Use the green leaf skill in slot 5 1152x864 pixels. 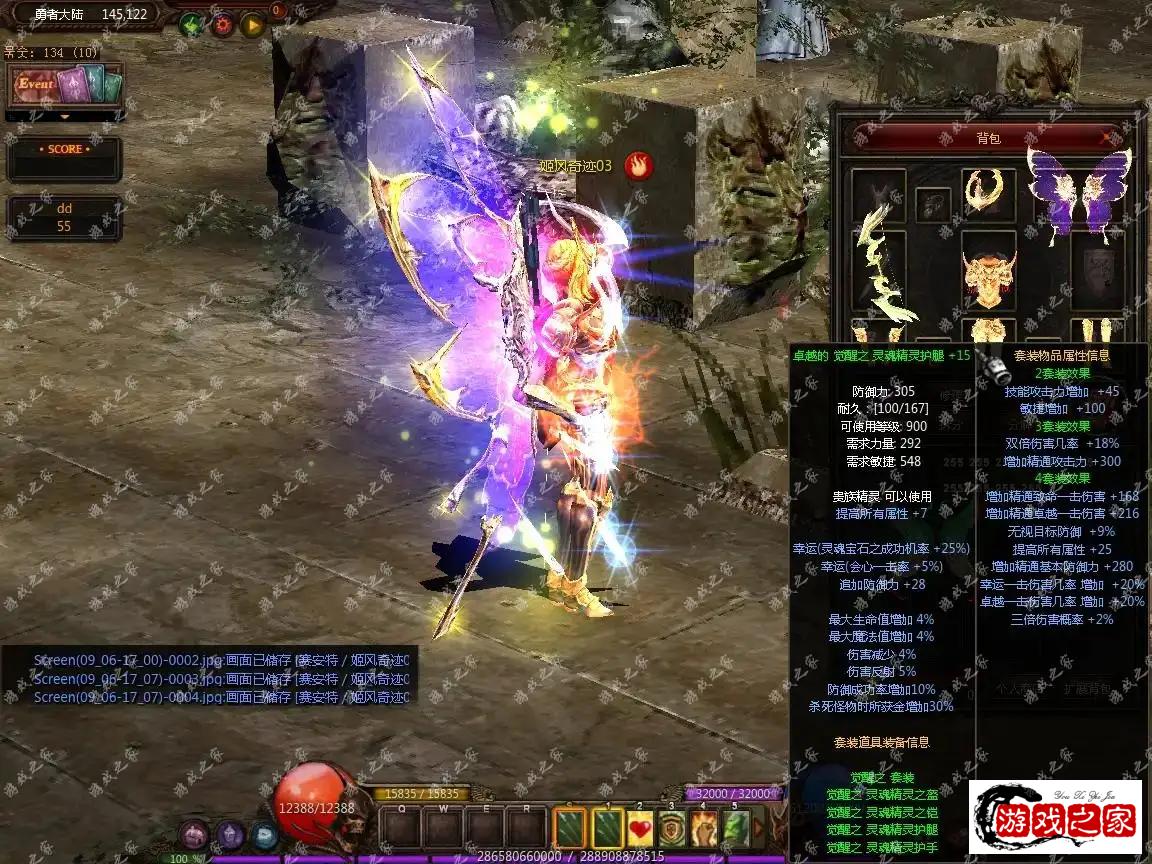(x=736, y=828)
